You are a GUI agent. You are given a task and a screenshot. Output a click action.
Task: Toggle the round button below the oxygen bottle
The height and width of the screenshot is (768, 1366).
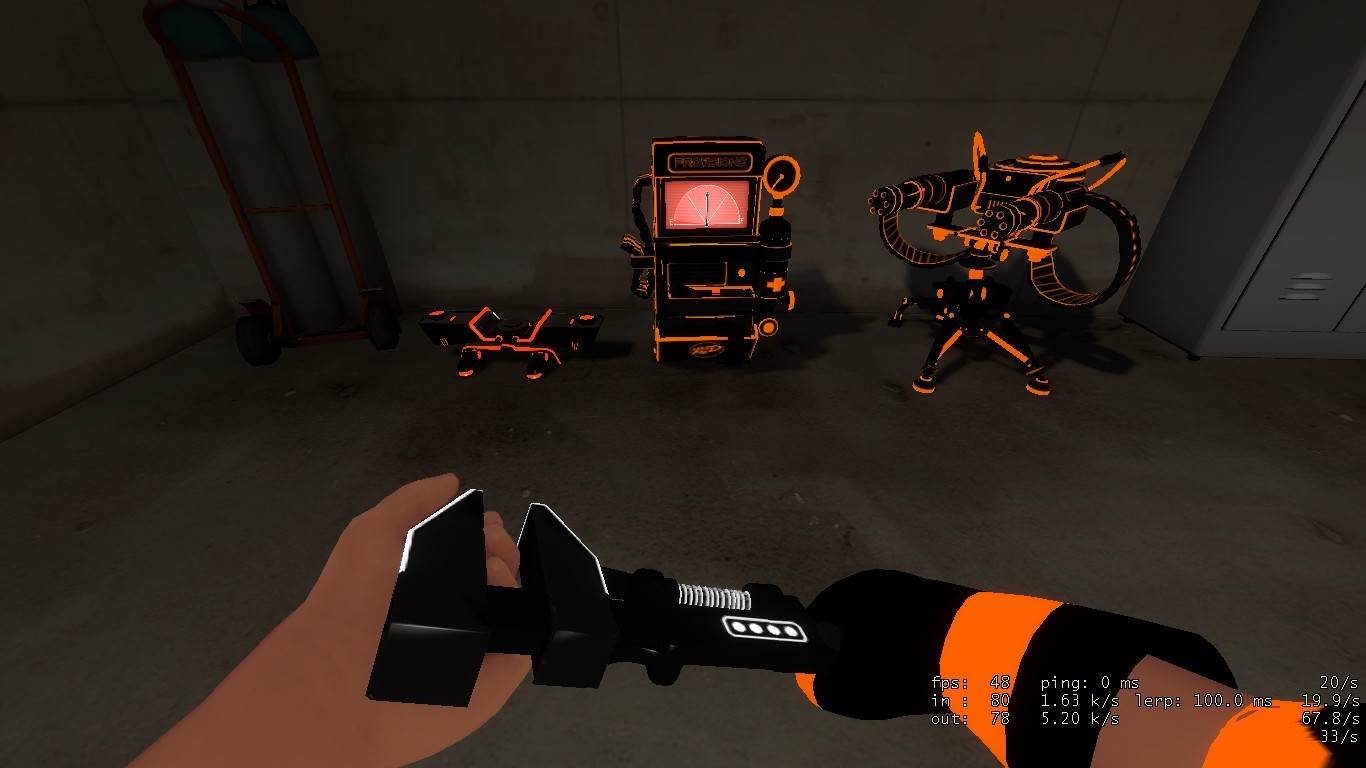(x=769, y=326)
